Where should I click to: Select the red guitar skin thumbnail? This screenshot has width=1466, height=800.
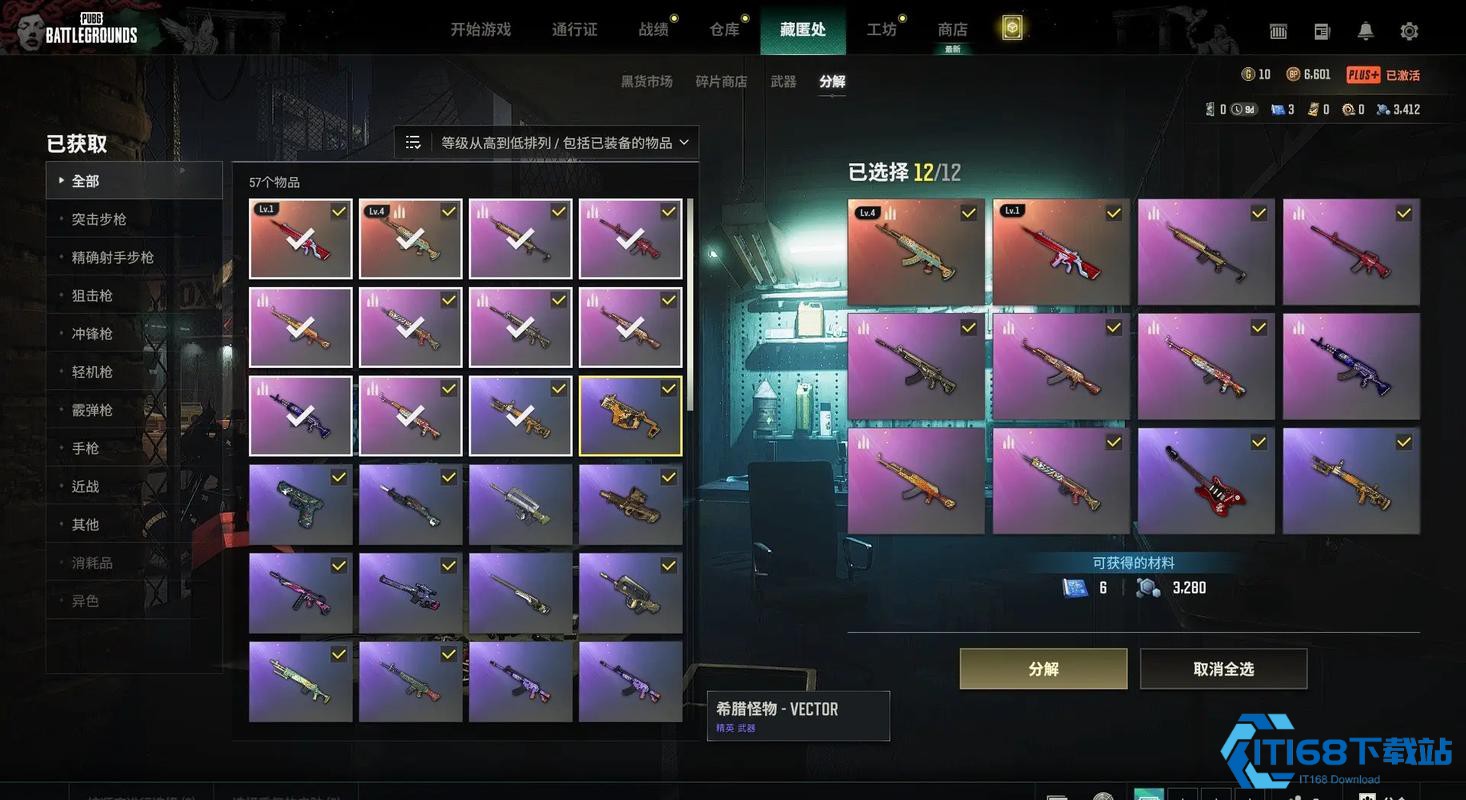coord(1205,479)
